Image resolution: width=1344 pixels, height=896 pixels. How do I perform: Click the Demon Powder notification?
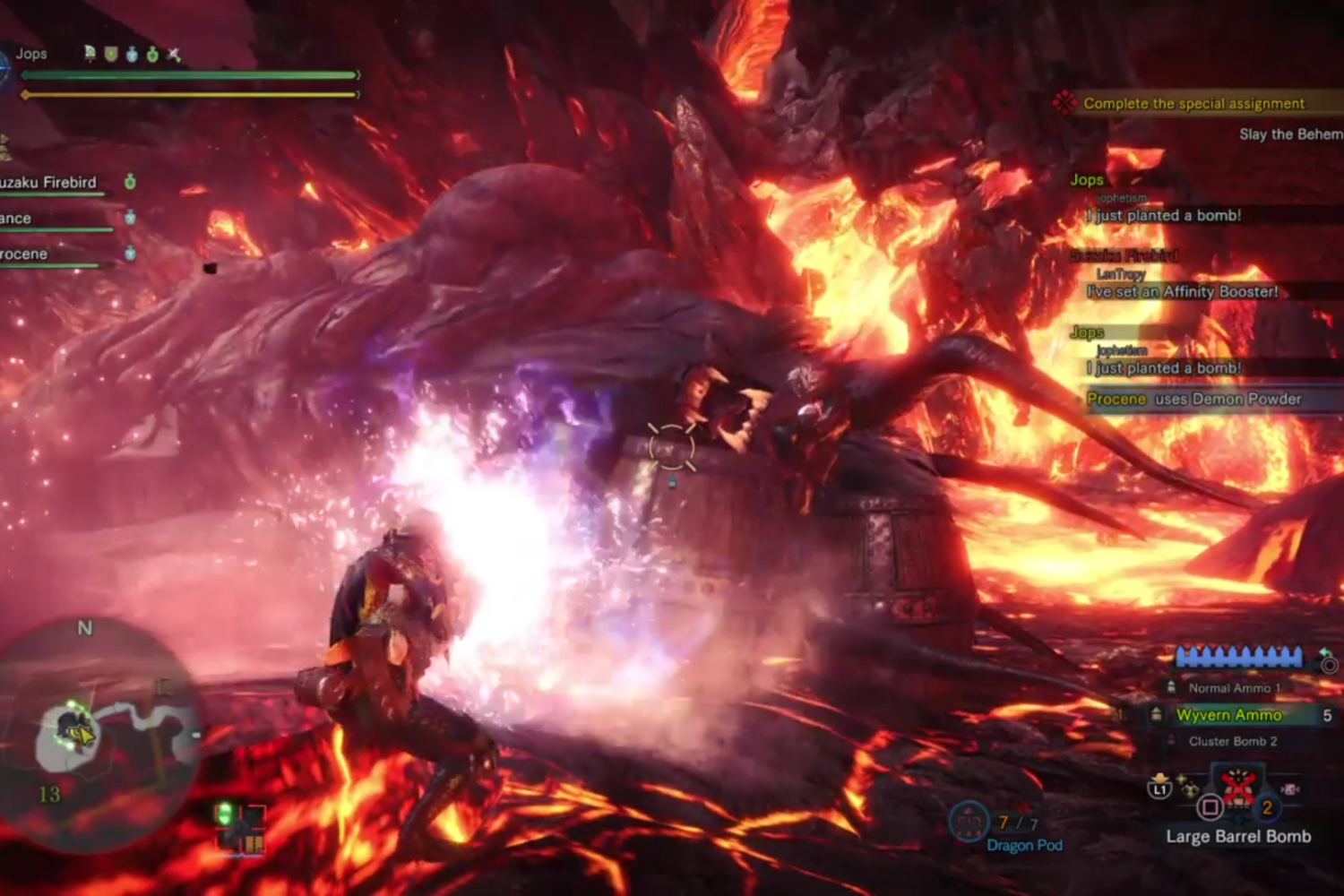point(1193,399)
